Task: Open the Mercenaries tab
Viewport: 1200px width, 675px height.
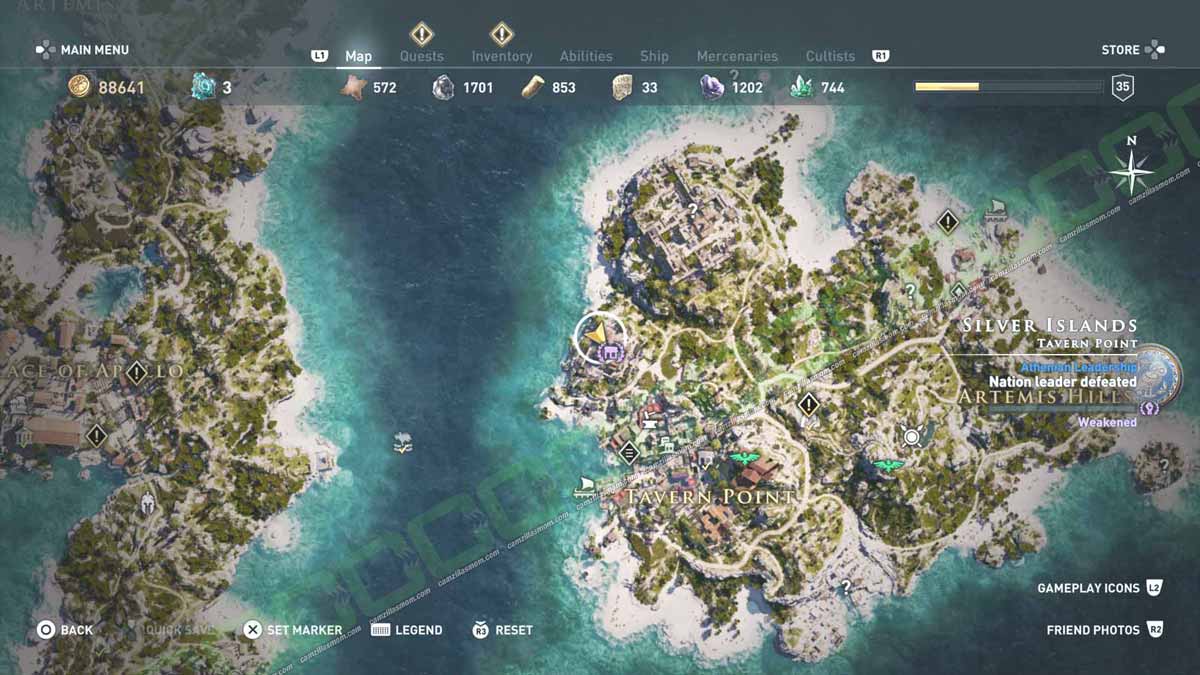Action: pos(737,56)
